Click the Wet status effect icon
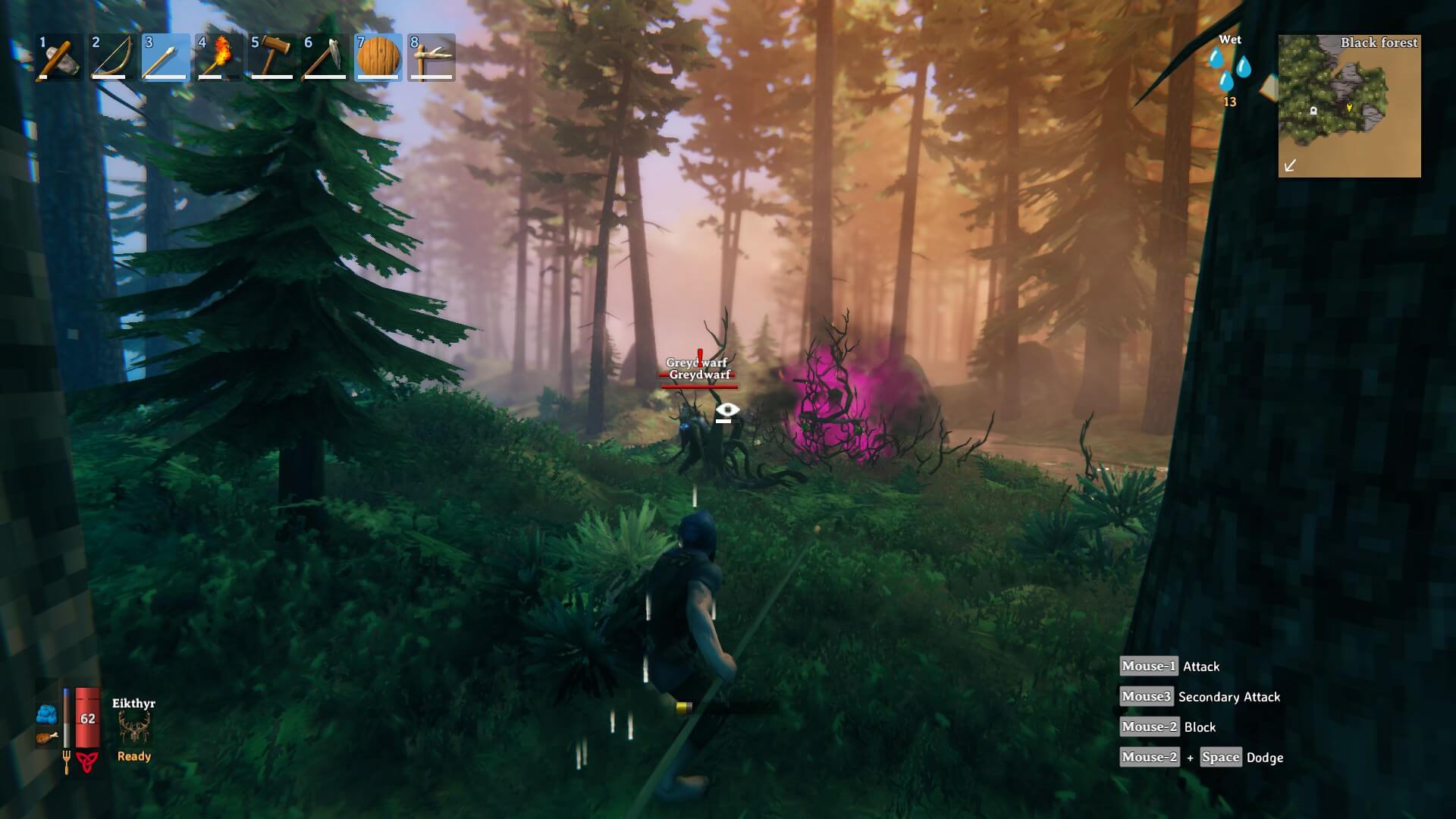The height and width of the screenshot is (819, 1456). tap(1229, 70)
